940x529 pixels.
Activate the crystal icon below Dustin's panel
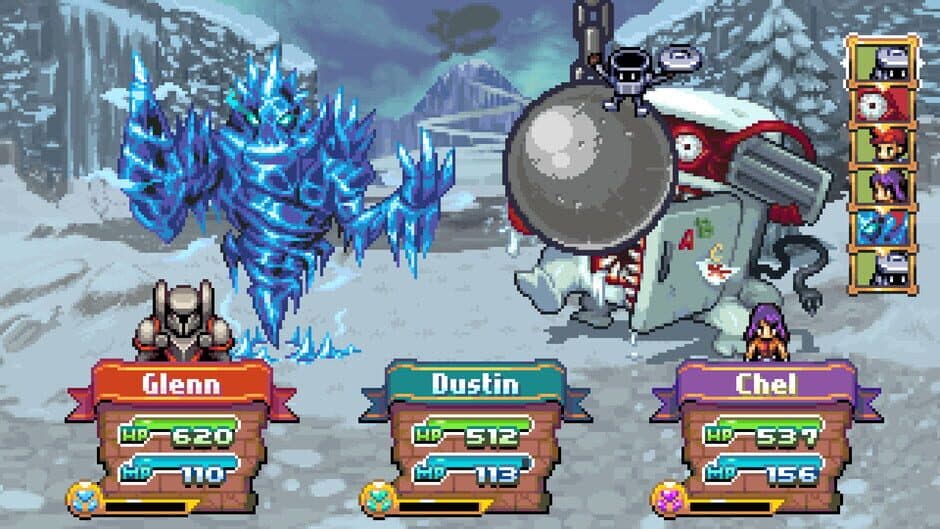click(376, 498)
